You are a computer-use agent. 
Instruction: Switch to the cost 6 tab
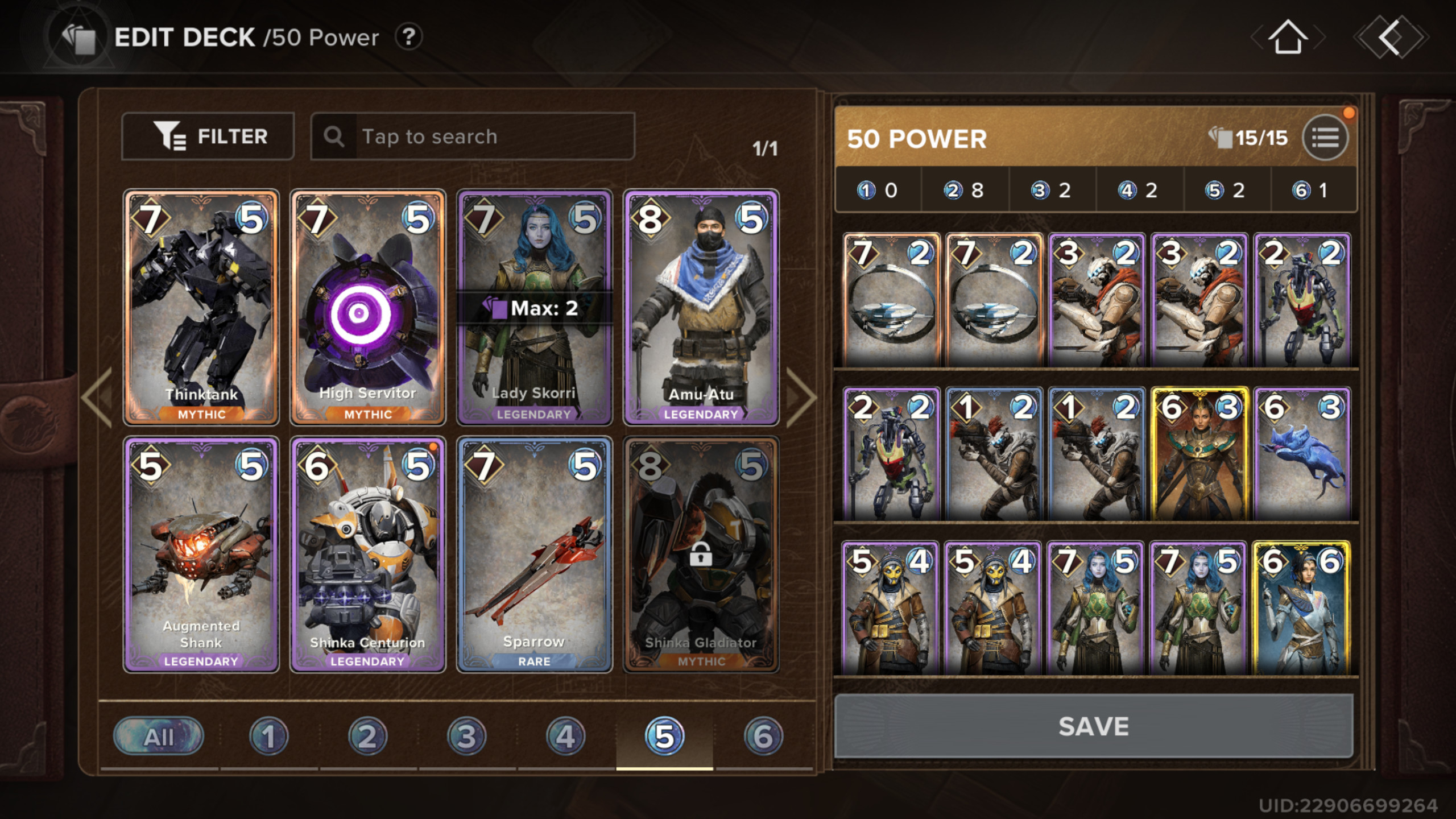tap(763, 737)
